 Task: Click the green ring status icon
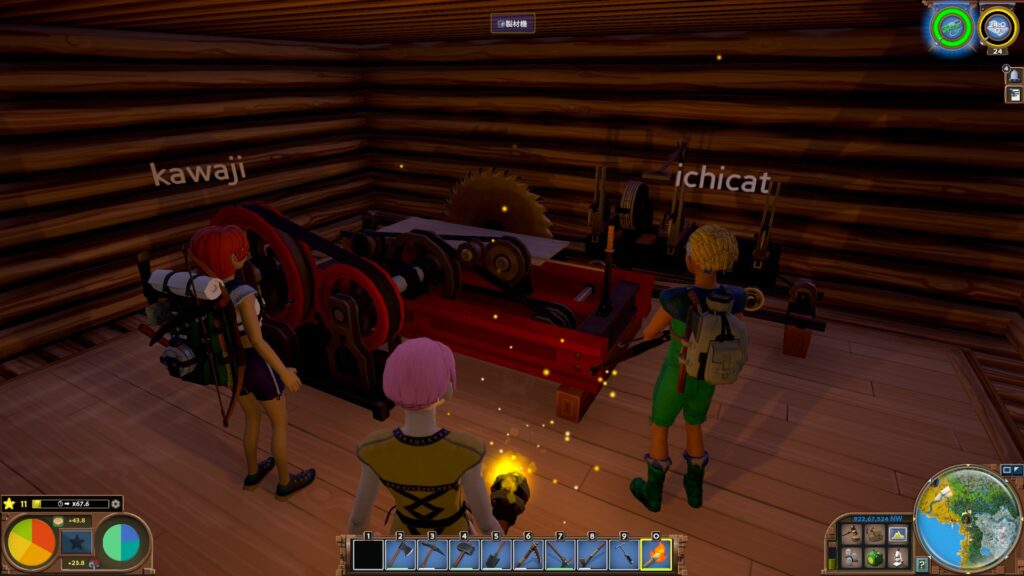tap(951, 27)
